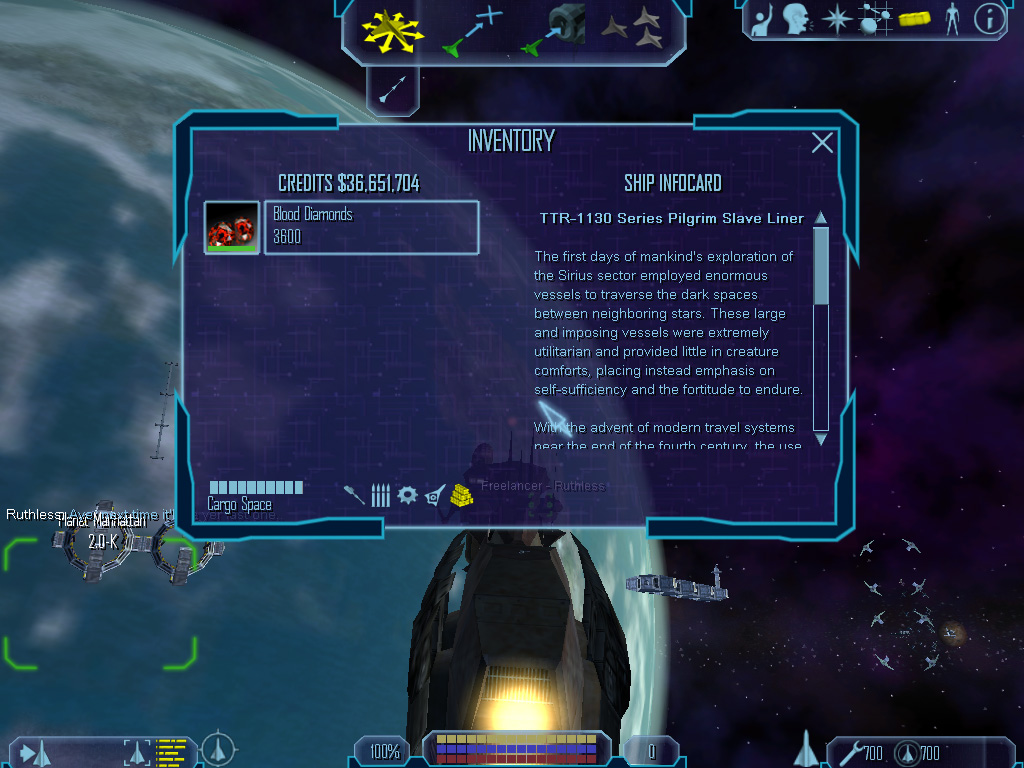Show the internal equipment gear filter
Viewport: 1024px width, 768px height.
[x=407, y=495]
